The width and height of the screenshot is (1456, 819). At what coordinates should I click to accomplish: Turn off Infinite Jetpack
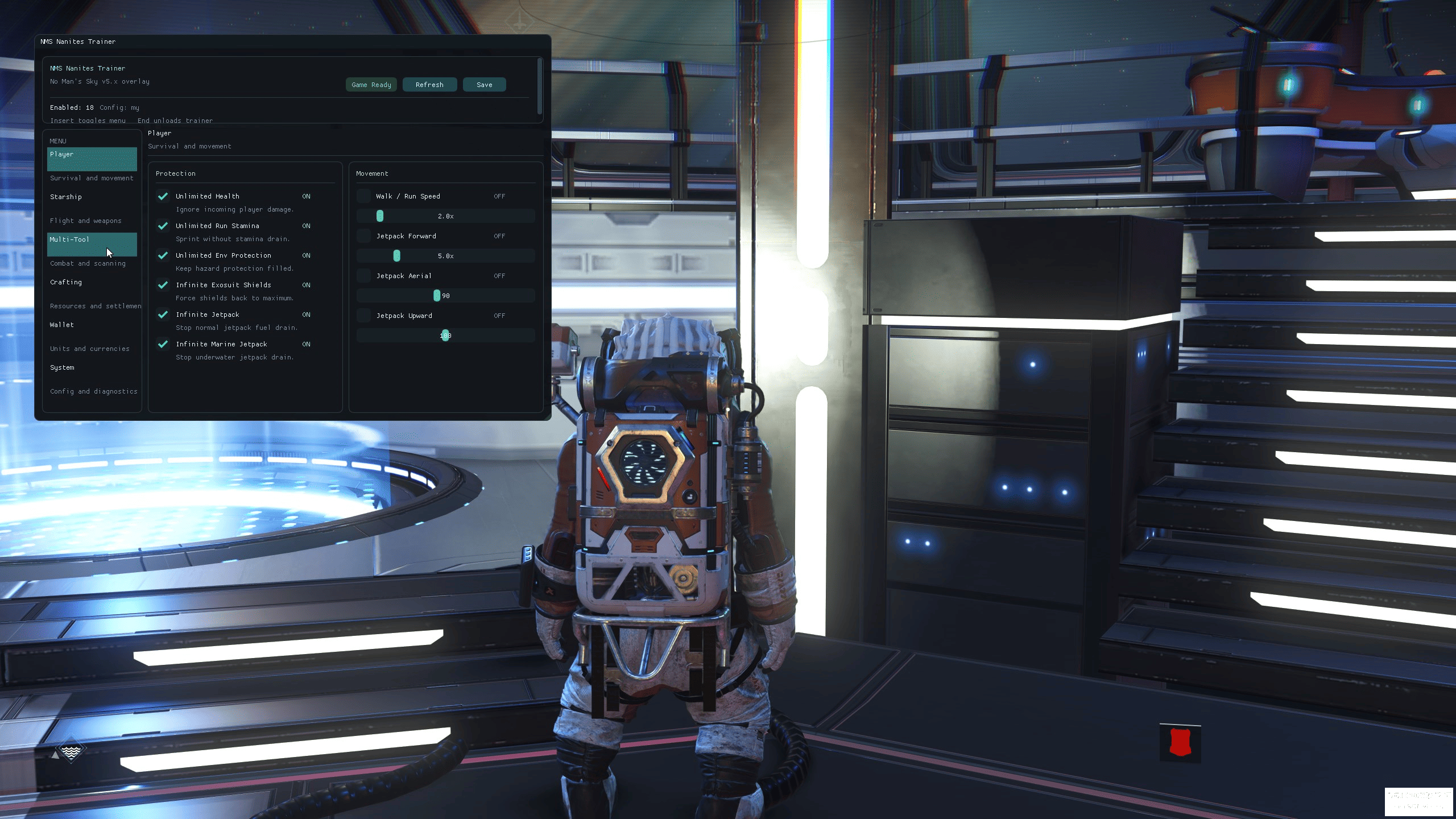click(x=163, y=315)
